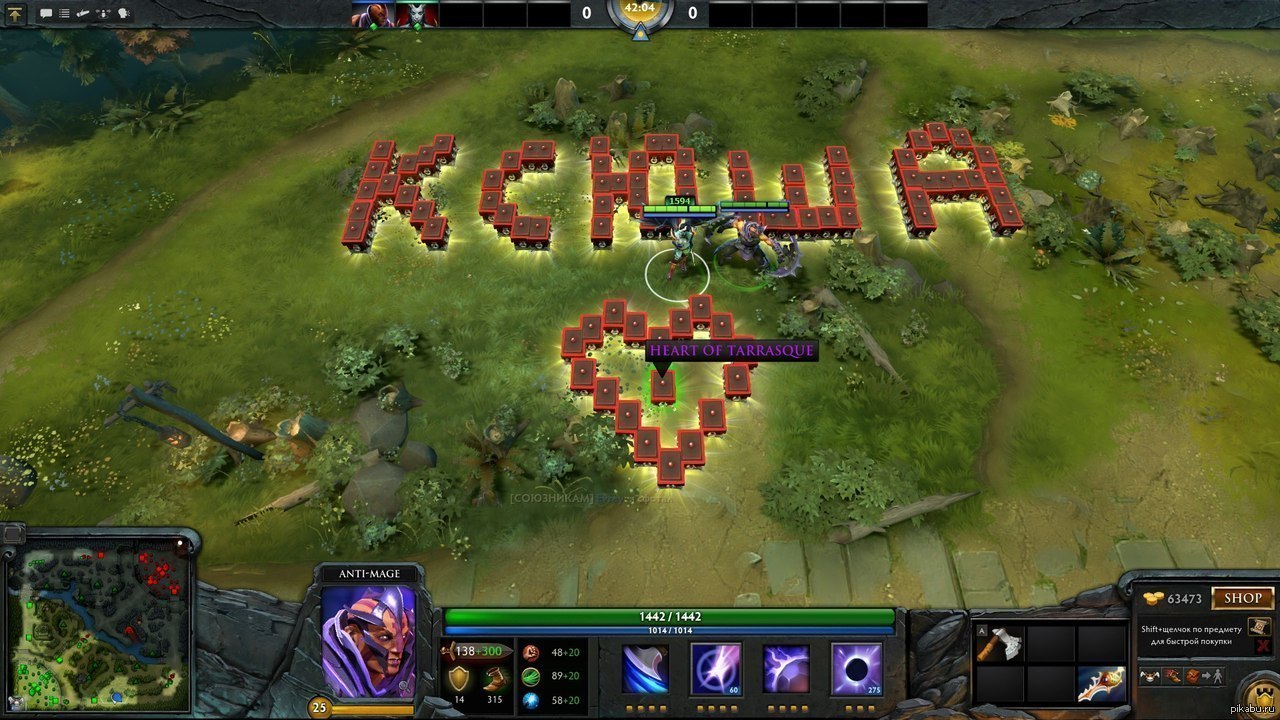Select the Spell Shield ability icon
This screenshot has width=1280, height=720.
[786, 669]
